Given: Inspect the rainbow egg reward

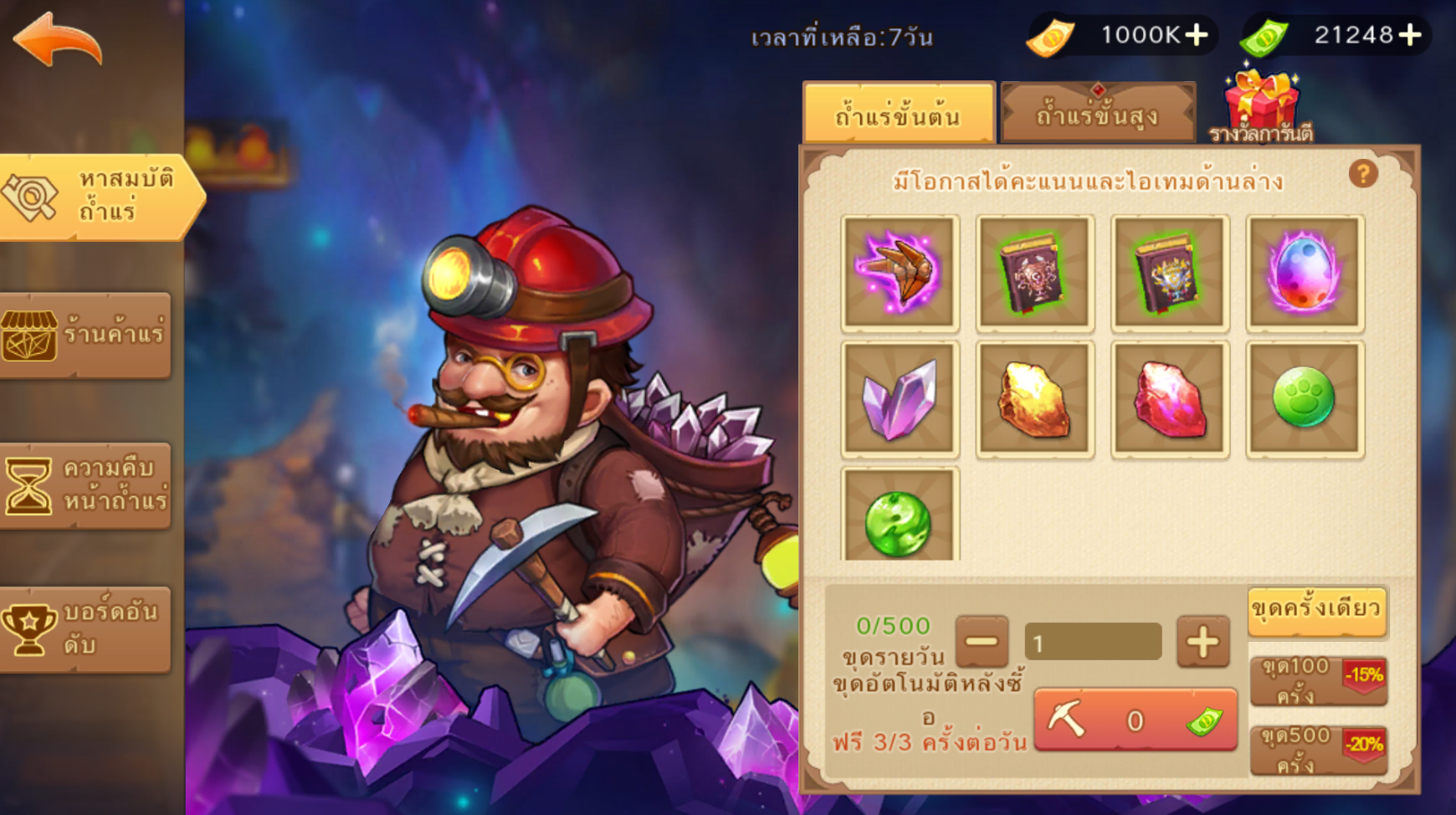Looking at the screenshot, I should coord(1305,273).
